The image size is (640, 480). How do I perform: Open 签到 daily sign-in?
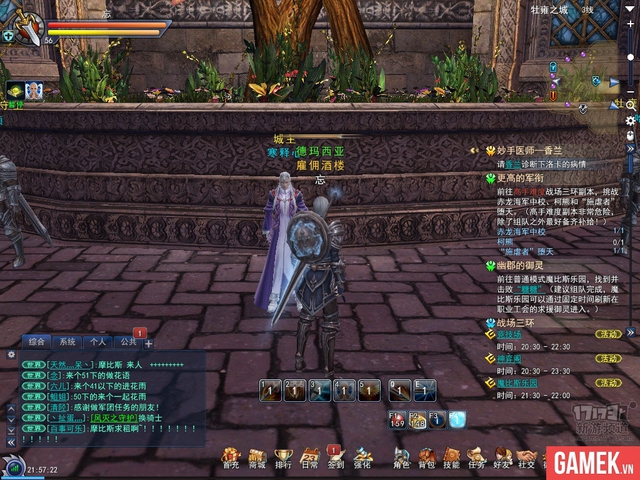tap(335, 458)
